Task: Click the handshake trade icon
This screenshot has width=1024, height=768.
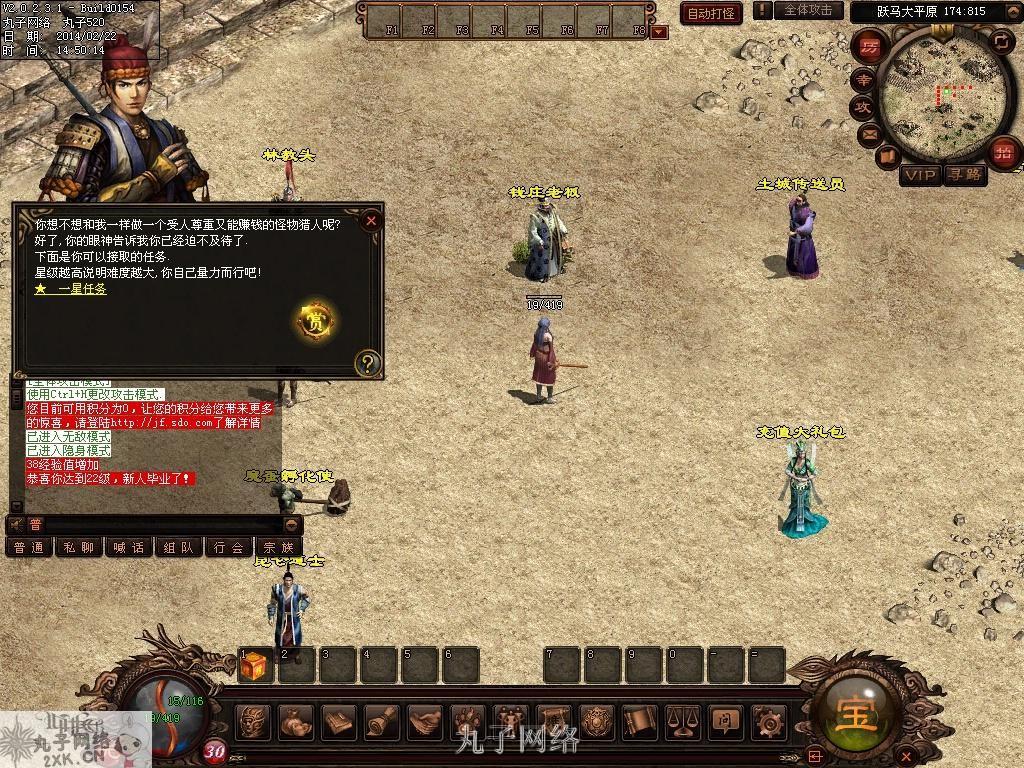Action: 425,720
